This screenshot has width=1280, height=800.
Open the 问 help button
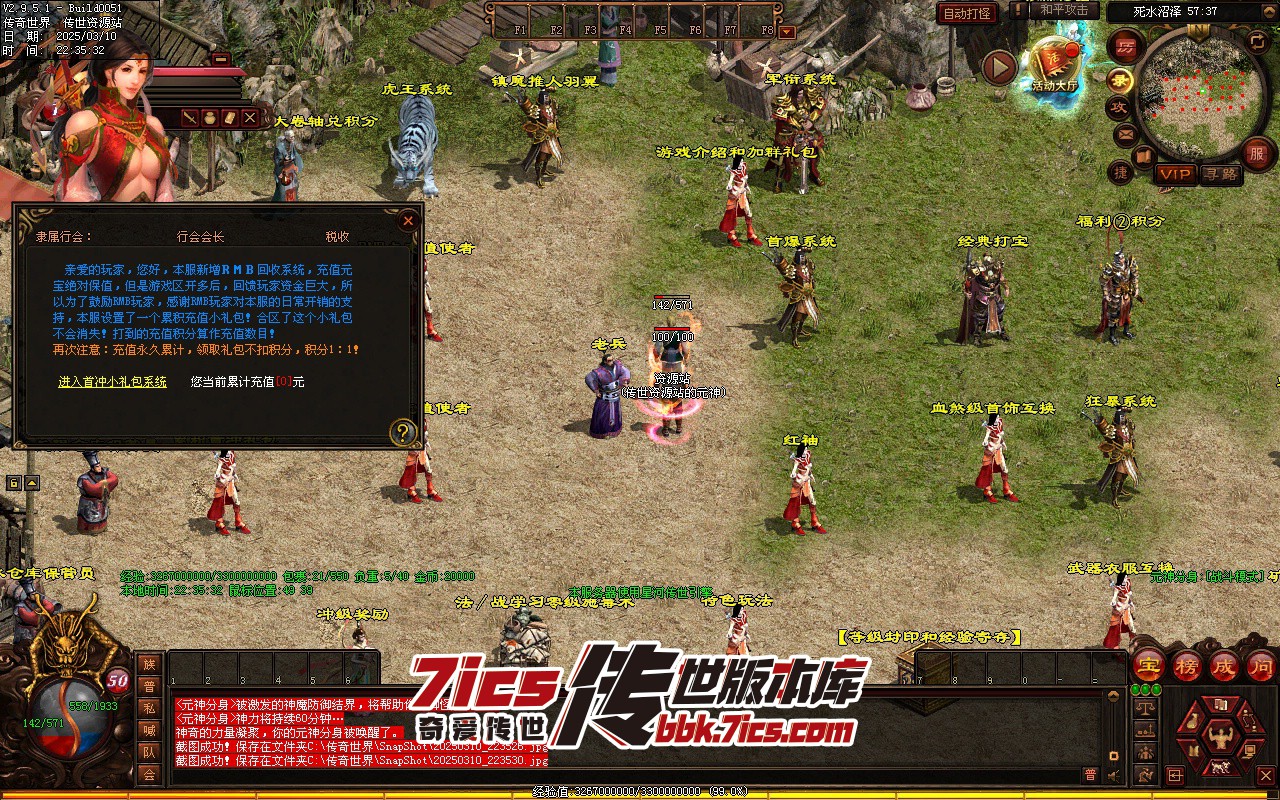tap(1261, 665)
